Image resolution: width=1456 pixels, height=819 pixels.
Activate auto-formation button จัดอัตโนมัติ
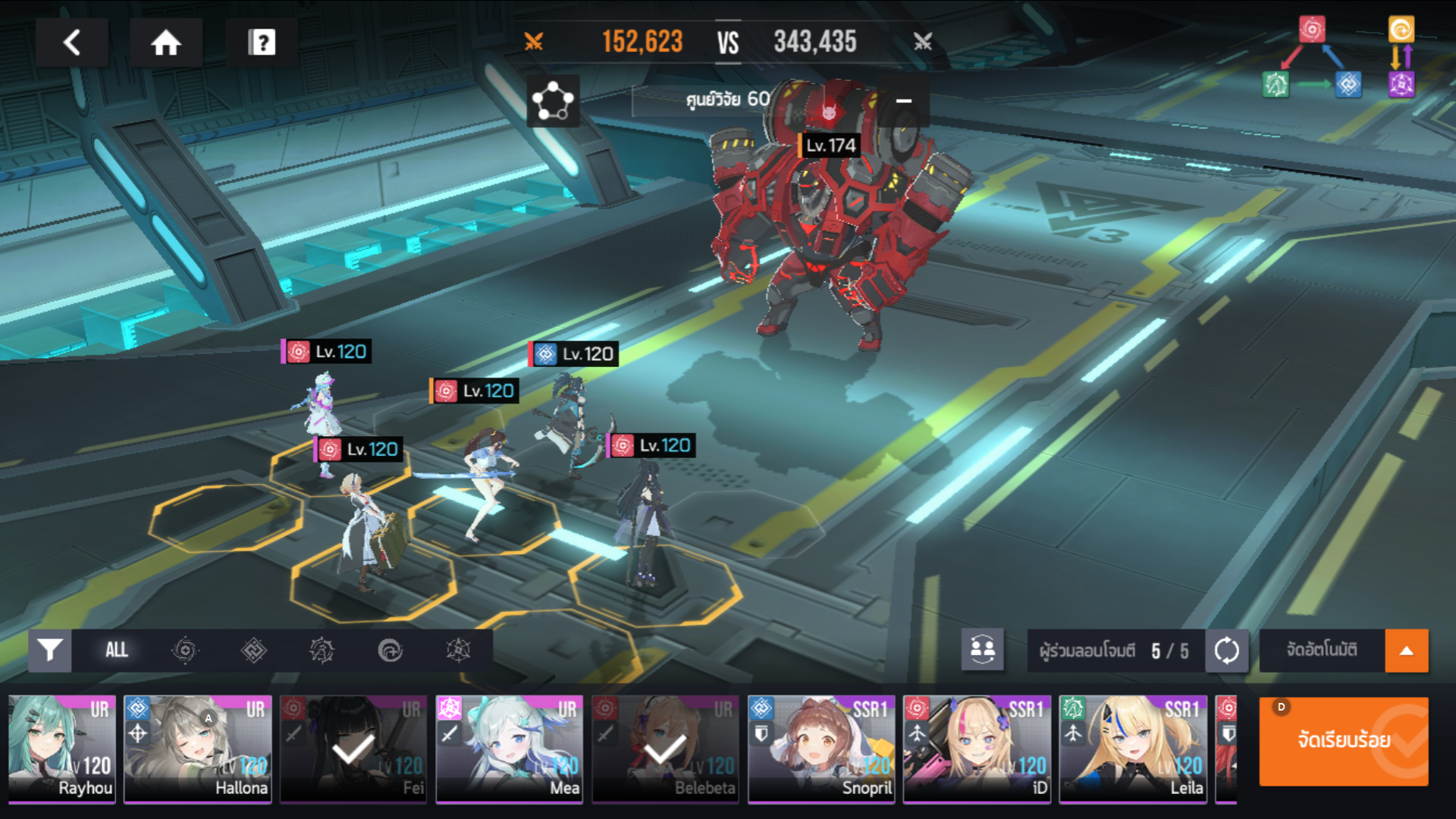click(x=1322, y=651)
